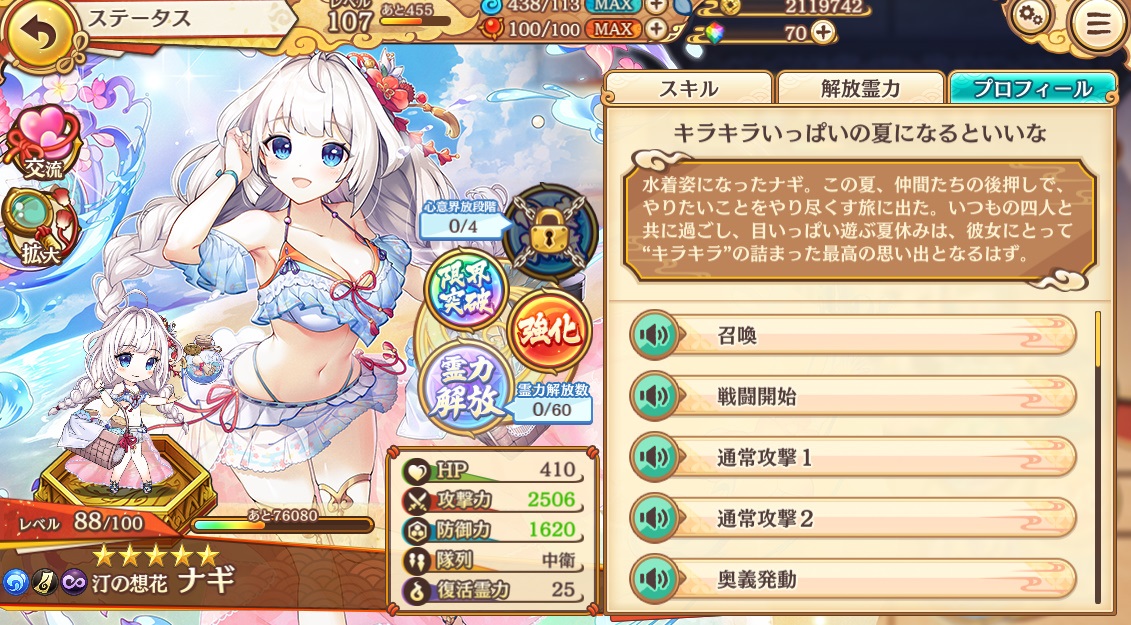The image size is (1131, 625).
Task: Select the プロフィール tab
Action: tap(1033, 88)
